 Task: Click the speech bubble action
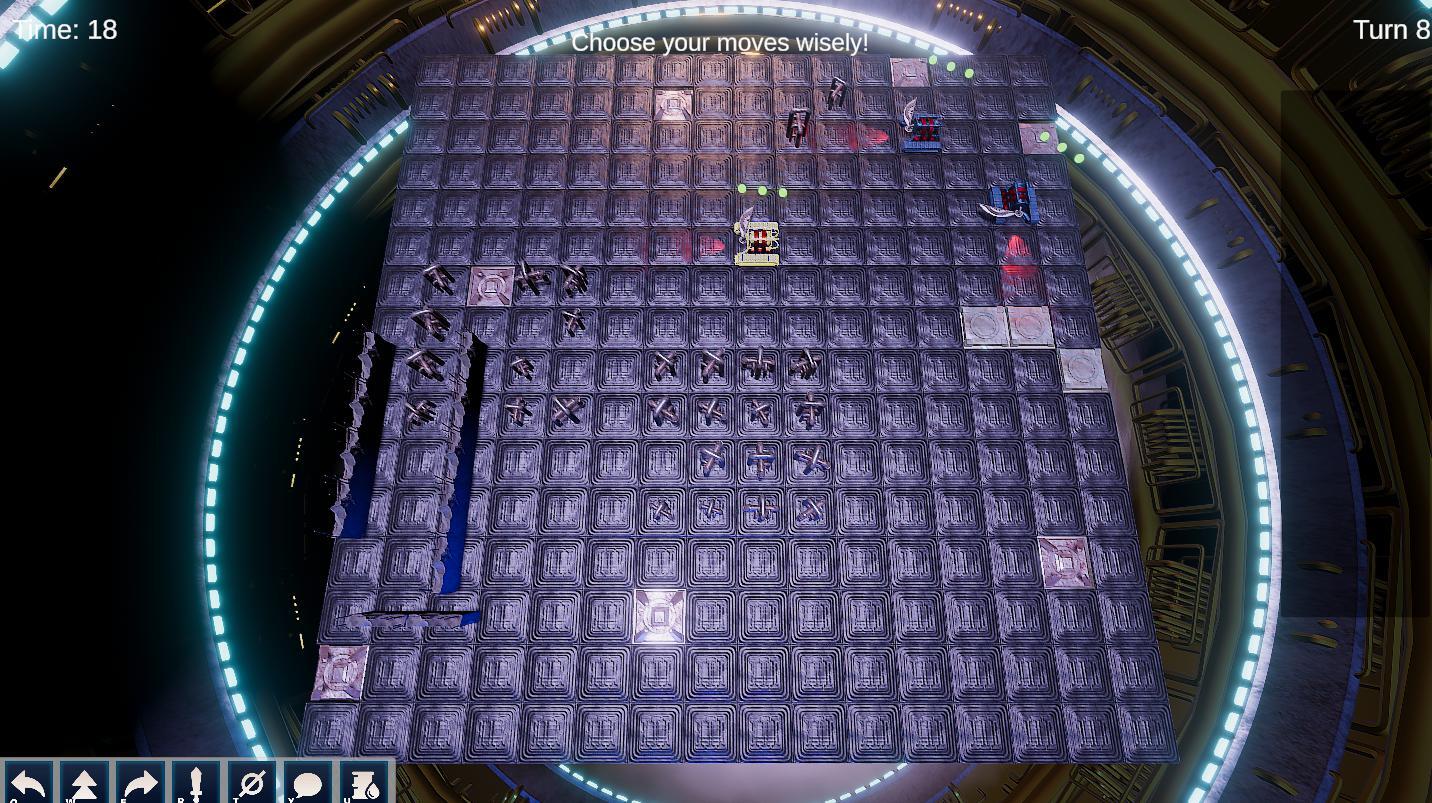pyautogui.click(x=308, y=783)
